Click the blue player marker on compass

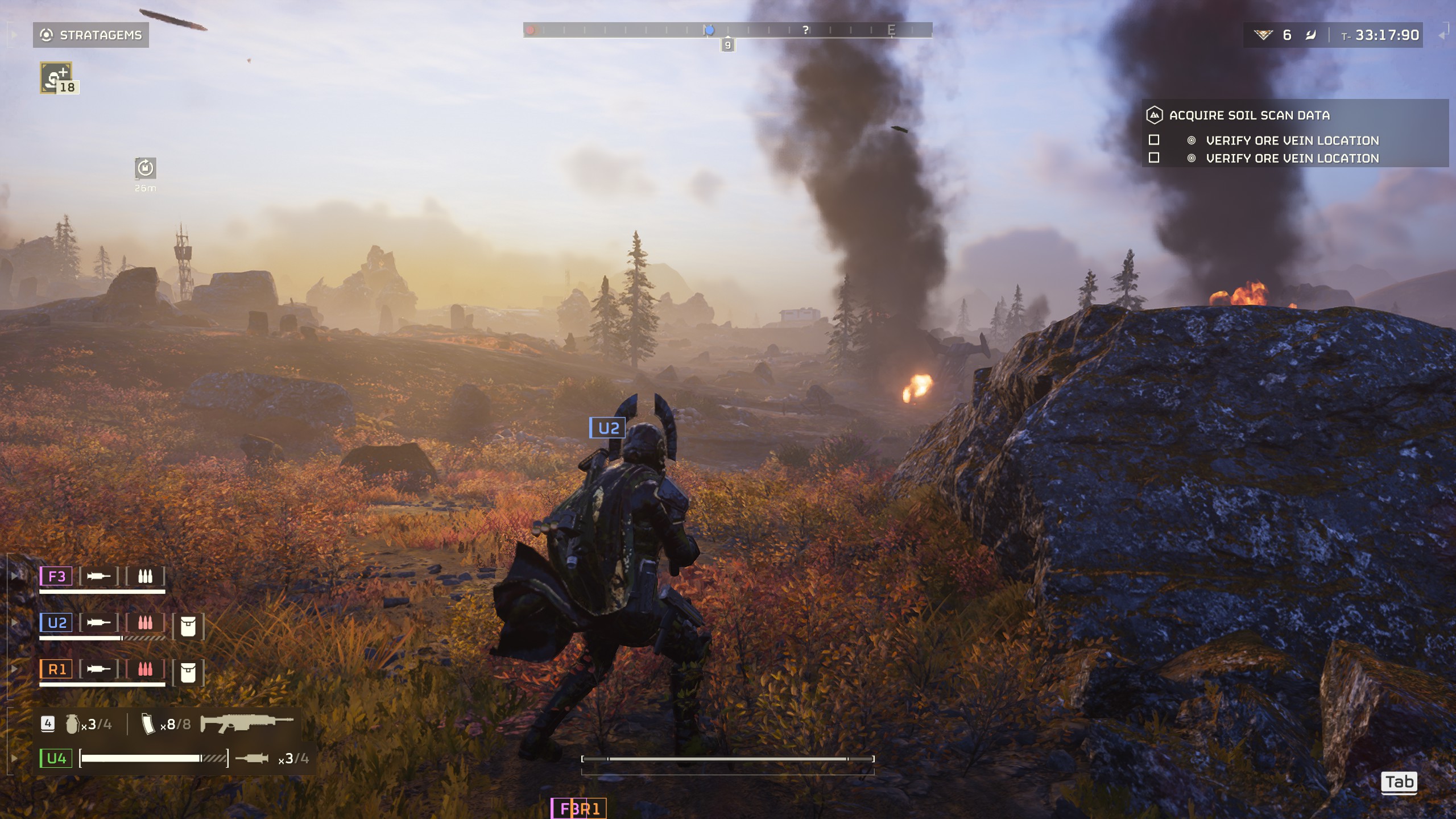(x=709, y=30)
